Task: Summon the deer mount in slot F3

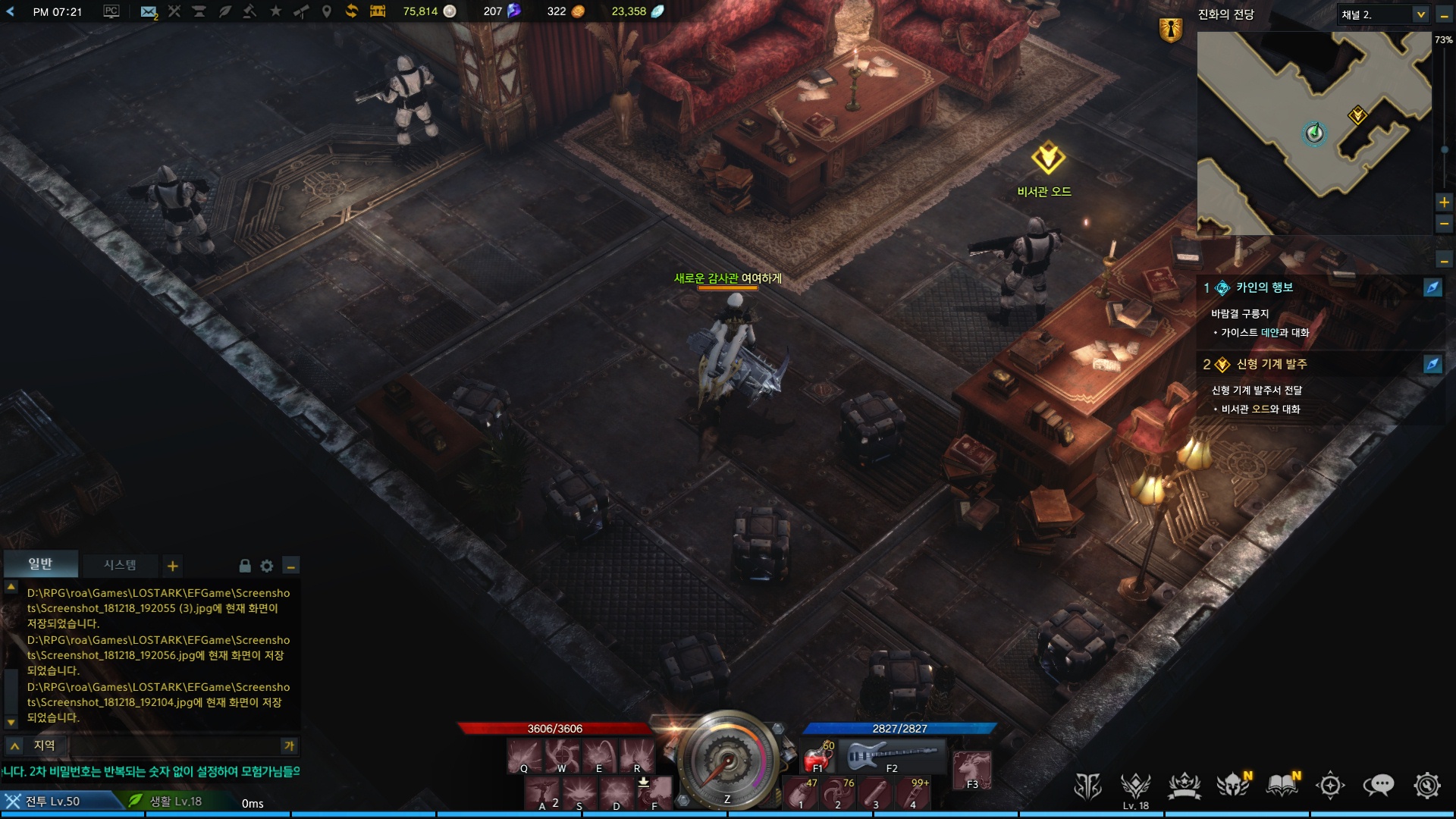Action: coord(972,769)
